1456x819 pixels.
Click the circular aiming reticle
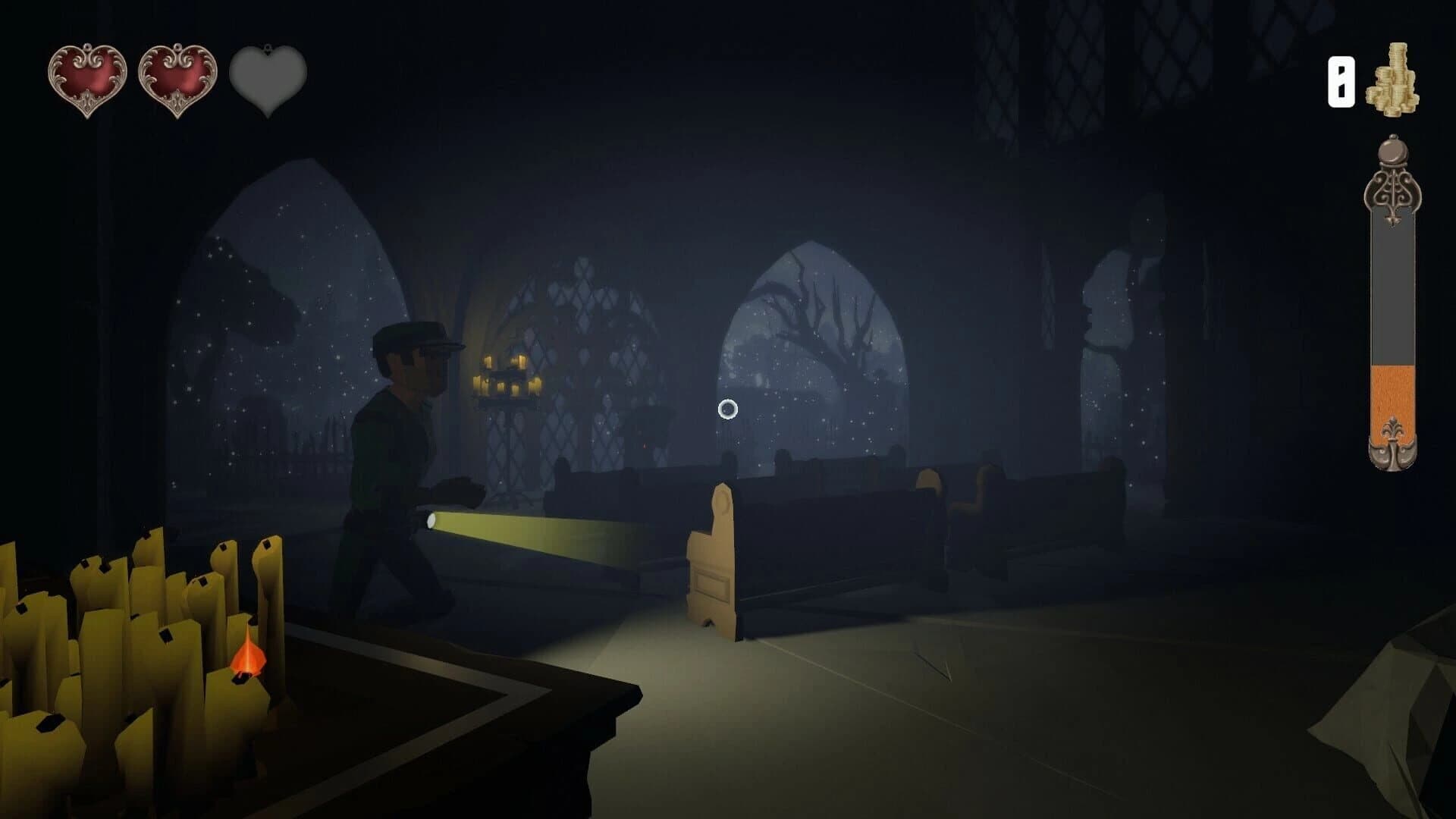[727, 409]
